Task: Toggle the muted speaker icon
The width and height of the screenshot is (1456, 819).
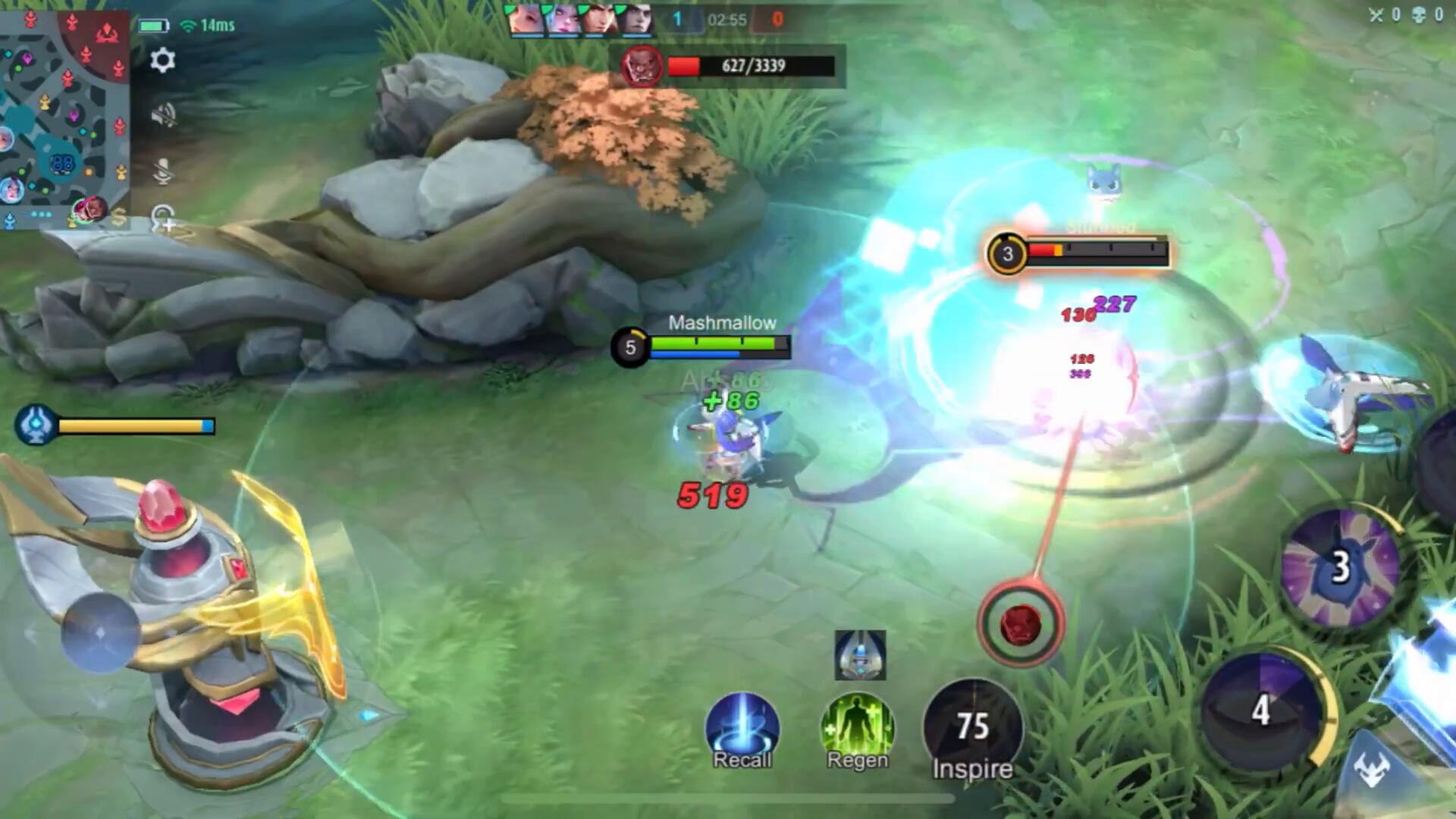Action: (x=163, y=115)
